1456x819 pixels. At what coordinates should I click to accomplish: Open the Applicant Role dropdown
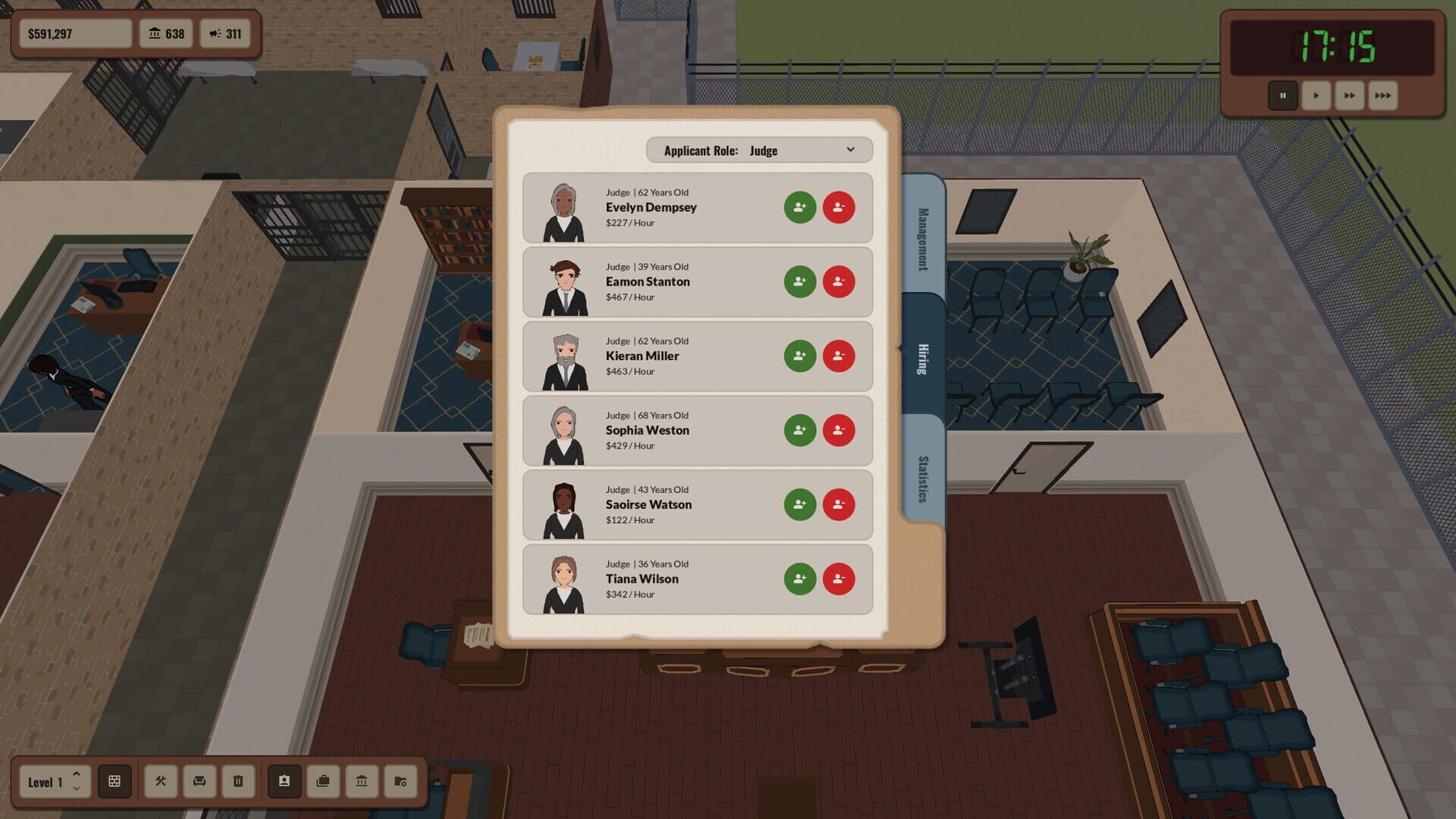(x=759, y=149)
